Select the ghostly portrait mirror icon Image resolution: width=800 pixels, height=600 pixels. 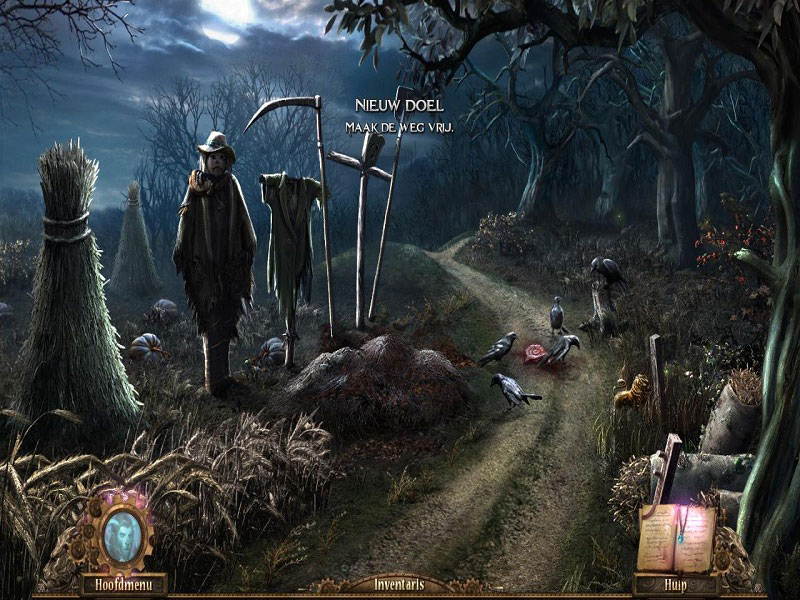122,536
